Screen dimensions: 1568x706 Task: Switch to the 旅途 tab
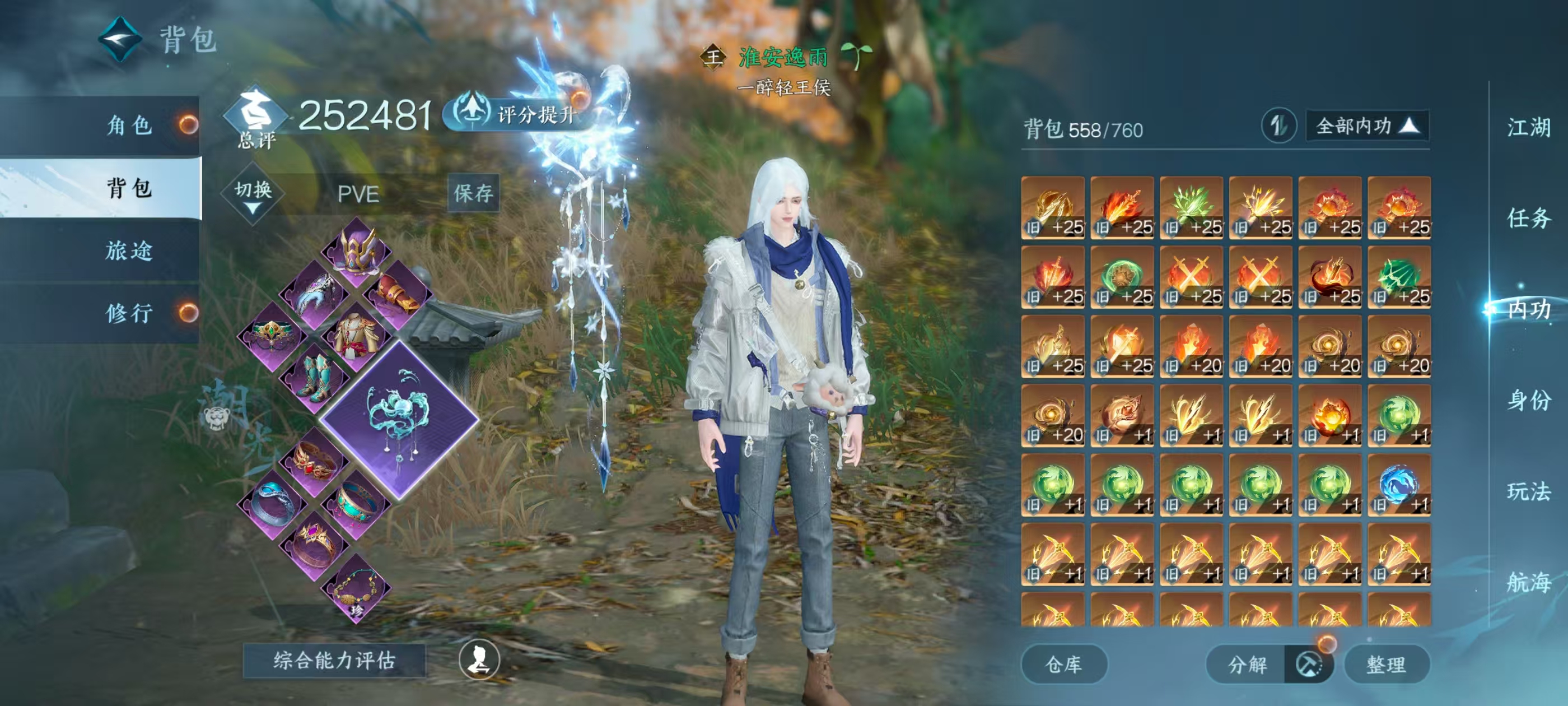tap(129, 250)
